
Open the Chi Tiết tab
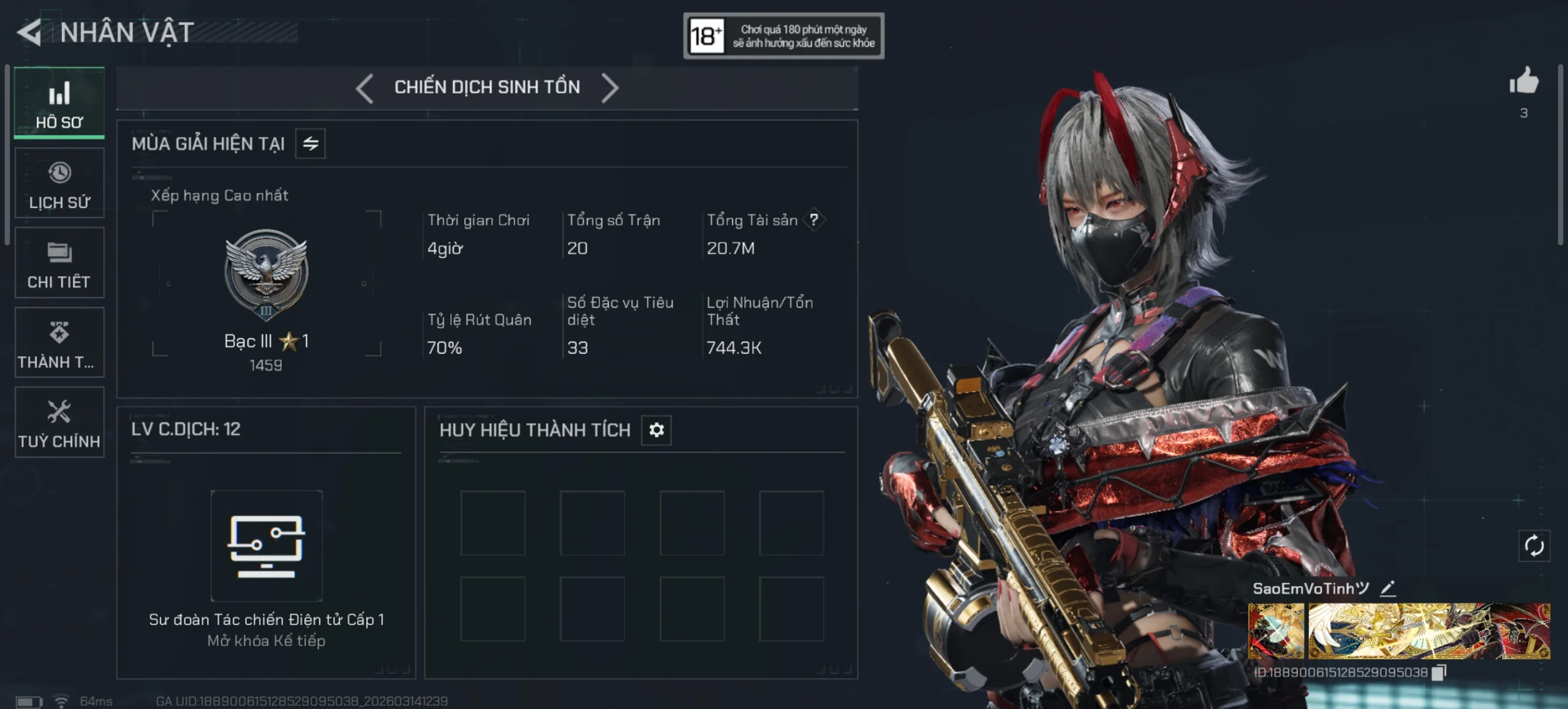click(59, 263)
